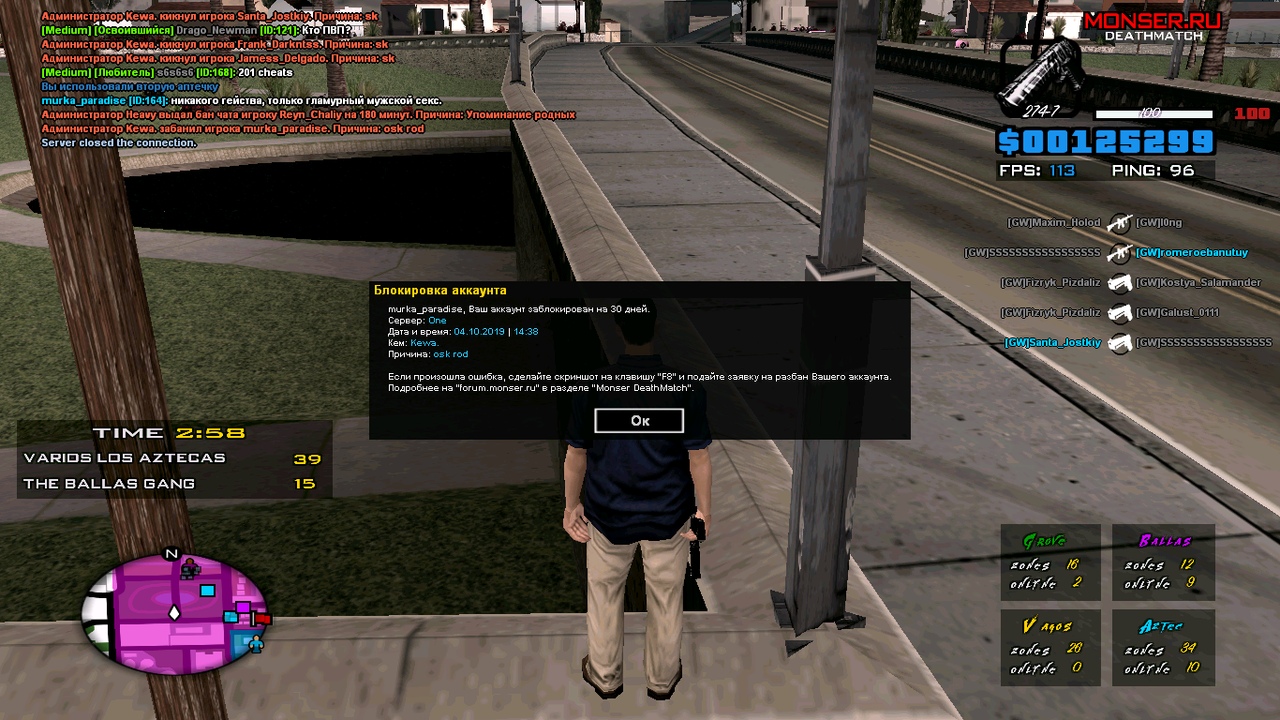
Task: Select the equipped weapon icon
Action: pyautogui.click(x=1041, y=80)
